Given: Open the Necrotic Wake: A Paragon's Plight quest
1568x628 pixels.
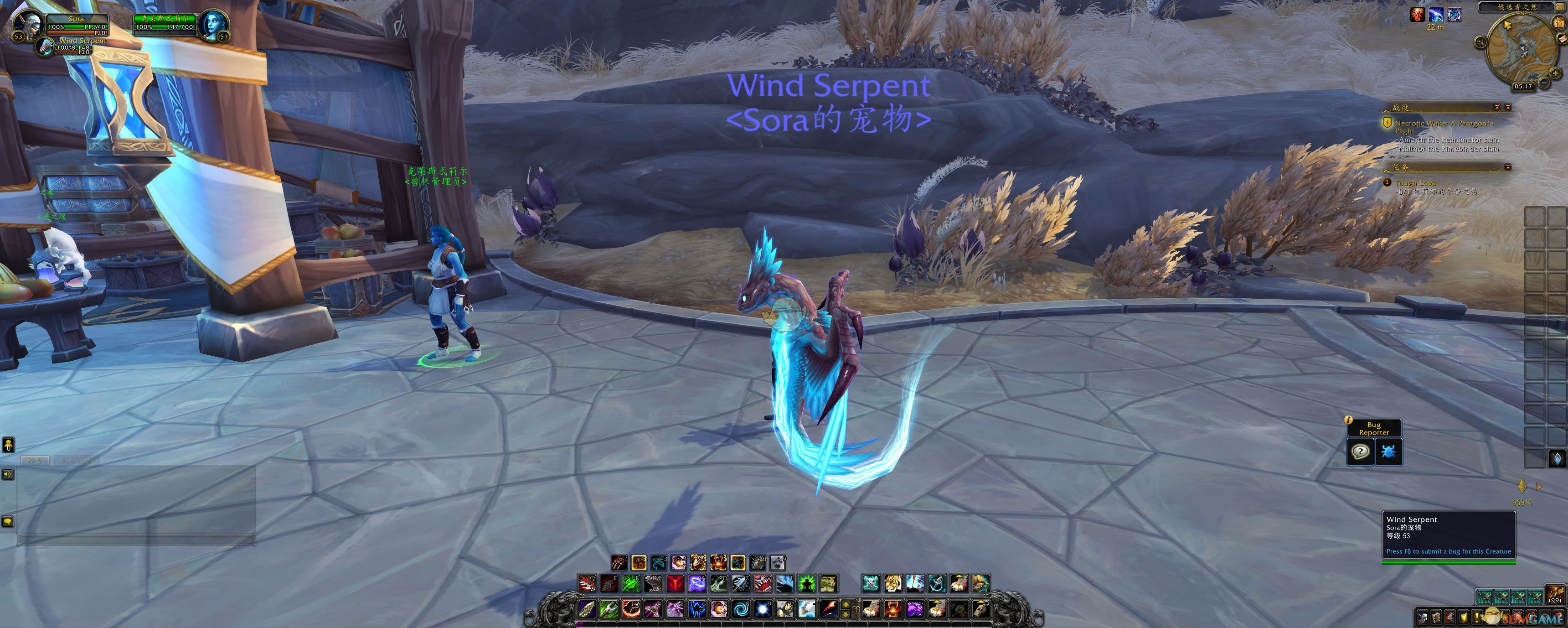Looking at the screenshot, I should click(1443, 124).
